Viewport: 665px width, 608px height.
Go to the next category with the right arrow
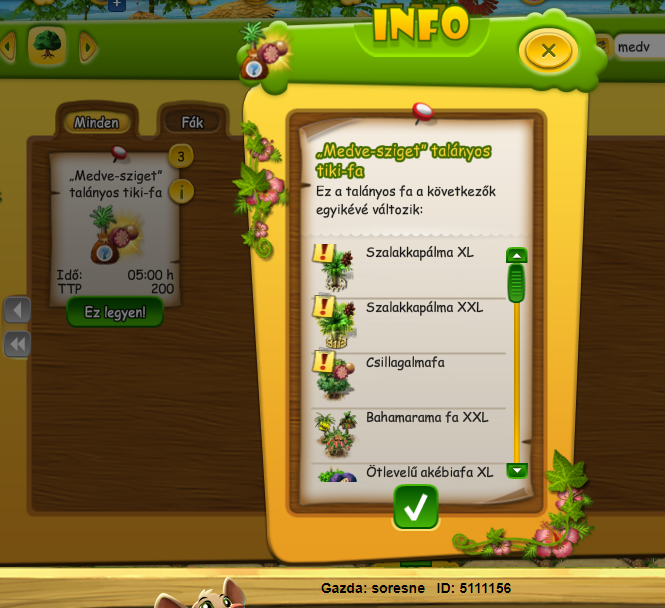tap(87, 46)
